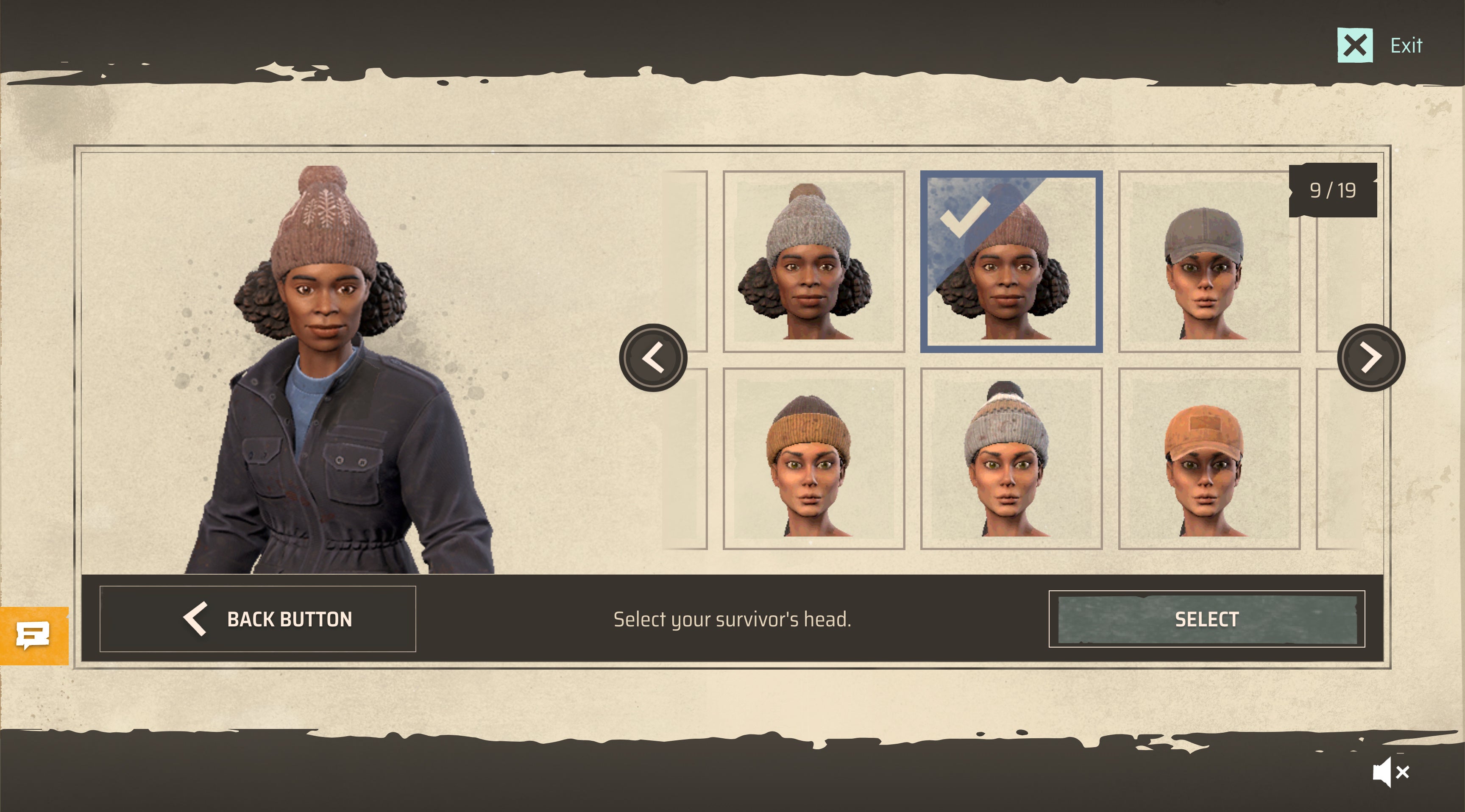Viewport: 1465px width, 812px height.
Task: Select the head with gray baseball cap
Action: click(1209, 261)
